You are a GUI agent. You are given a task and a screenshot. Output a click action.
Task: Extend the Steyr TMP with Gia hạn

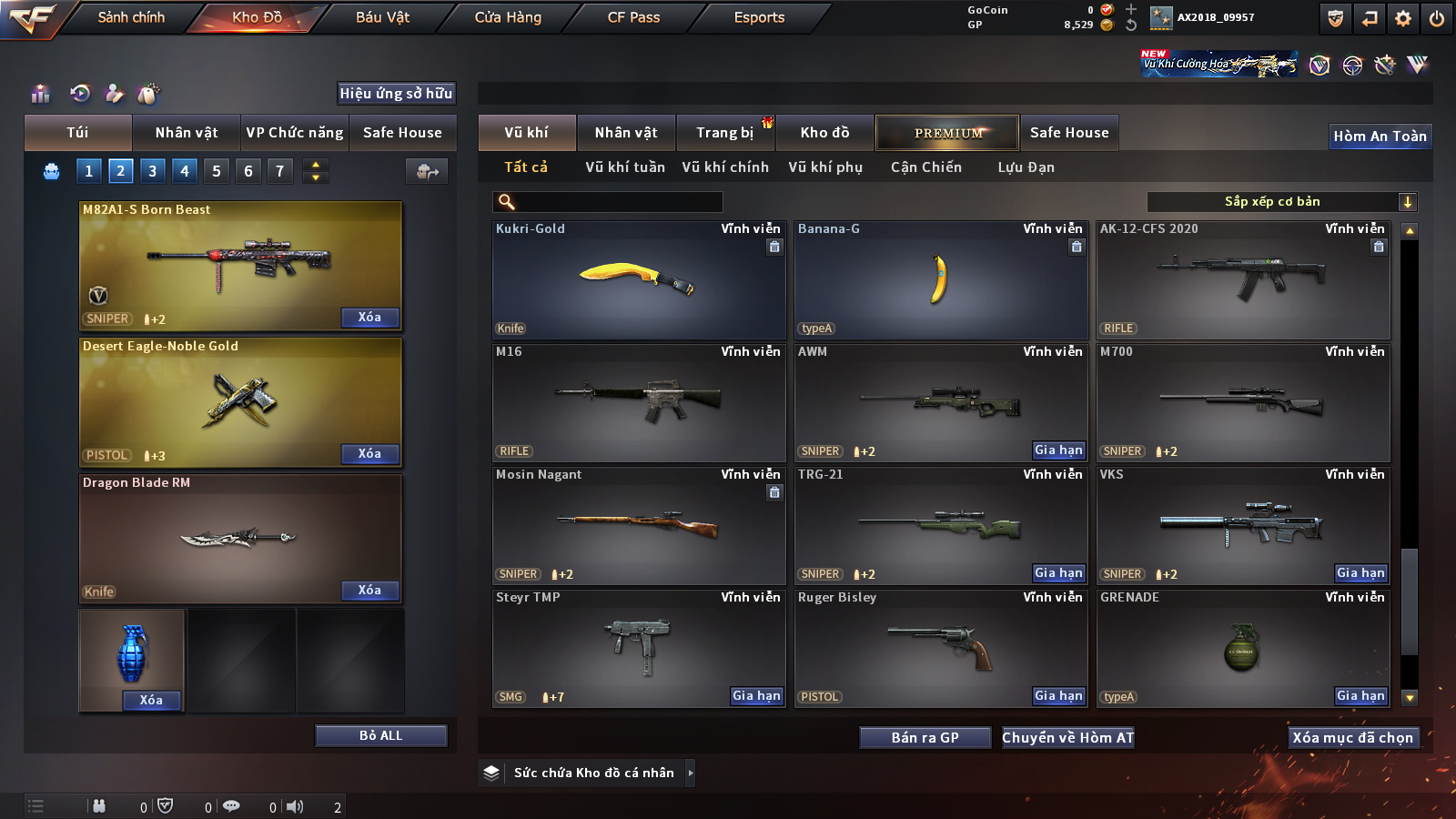[756, 696]
